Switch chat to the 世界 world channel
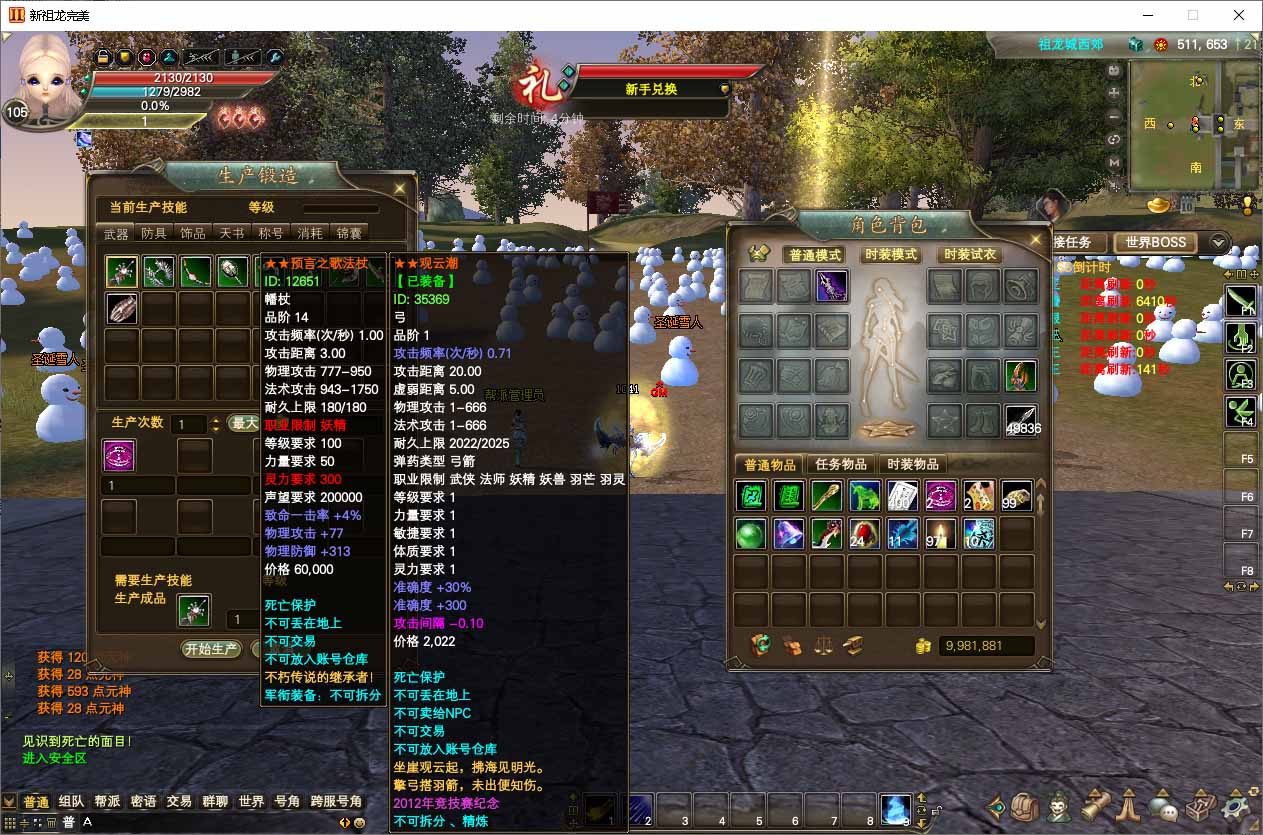This screenshot has height=835, width=1263. pyautogui.click(x=251, y=801)
